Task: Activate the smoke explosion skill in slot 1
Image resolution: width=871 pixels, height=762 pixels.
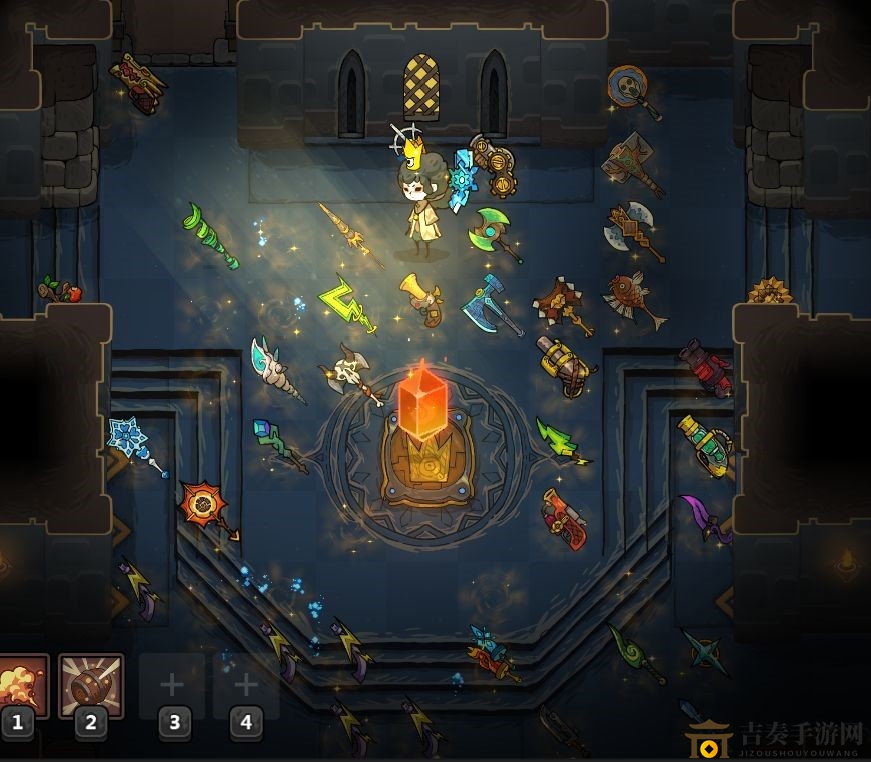Action: click(20, 686)
